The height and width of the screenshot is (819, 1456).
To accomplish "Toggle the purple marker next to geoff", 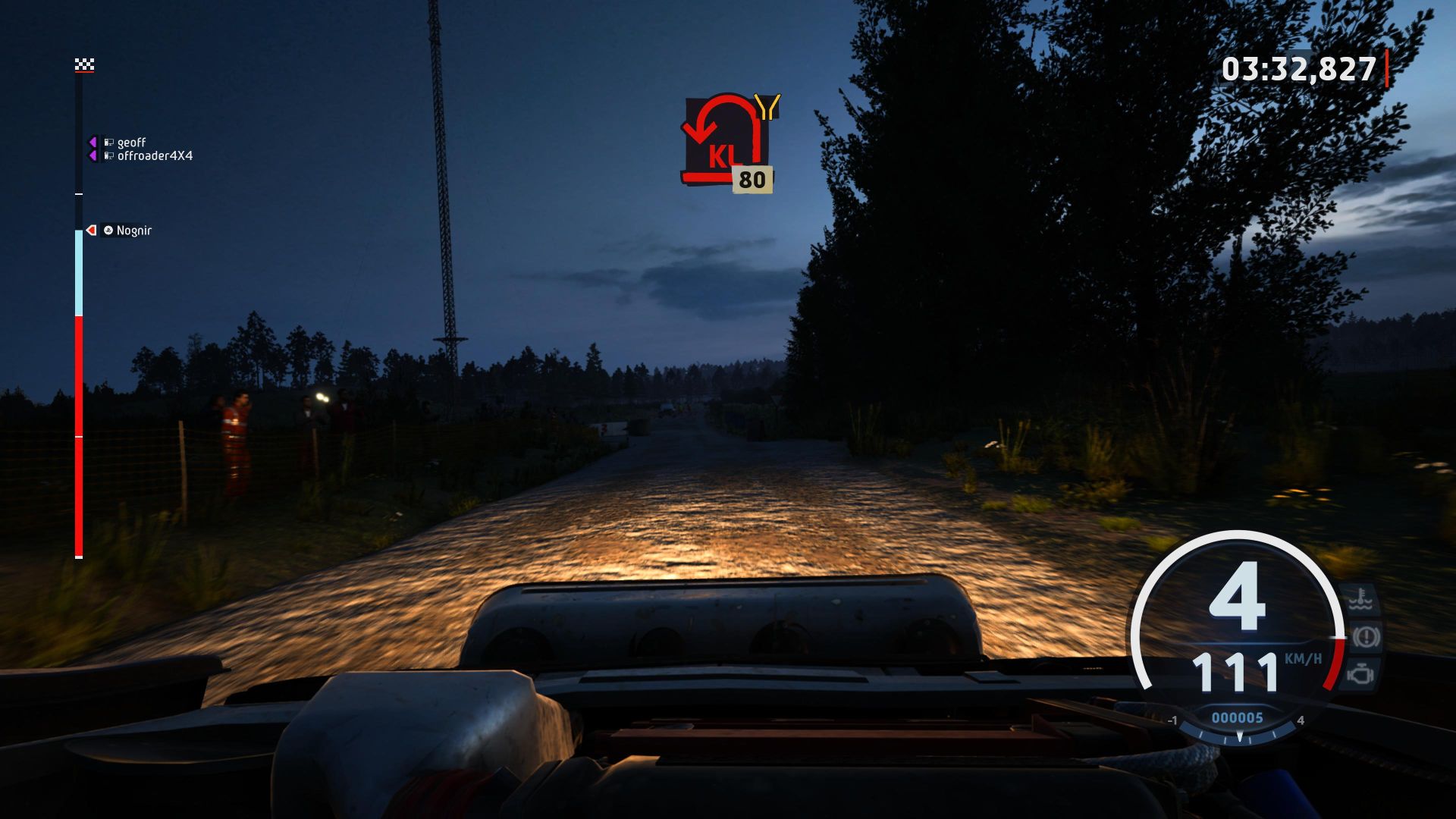I will (x=92, y=143).
